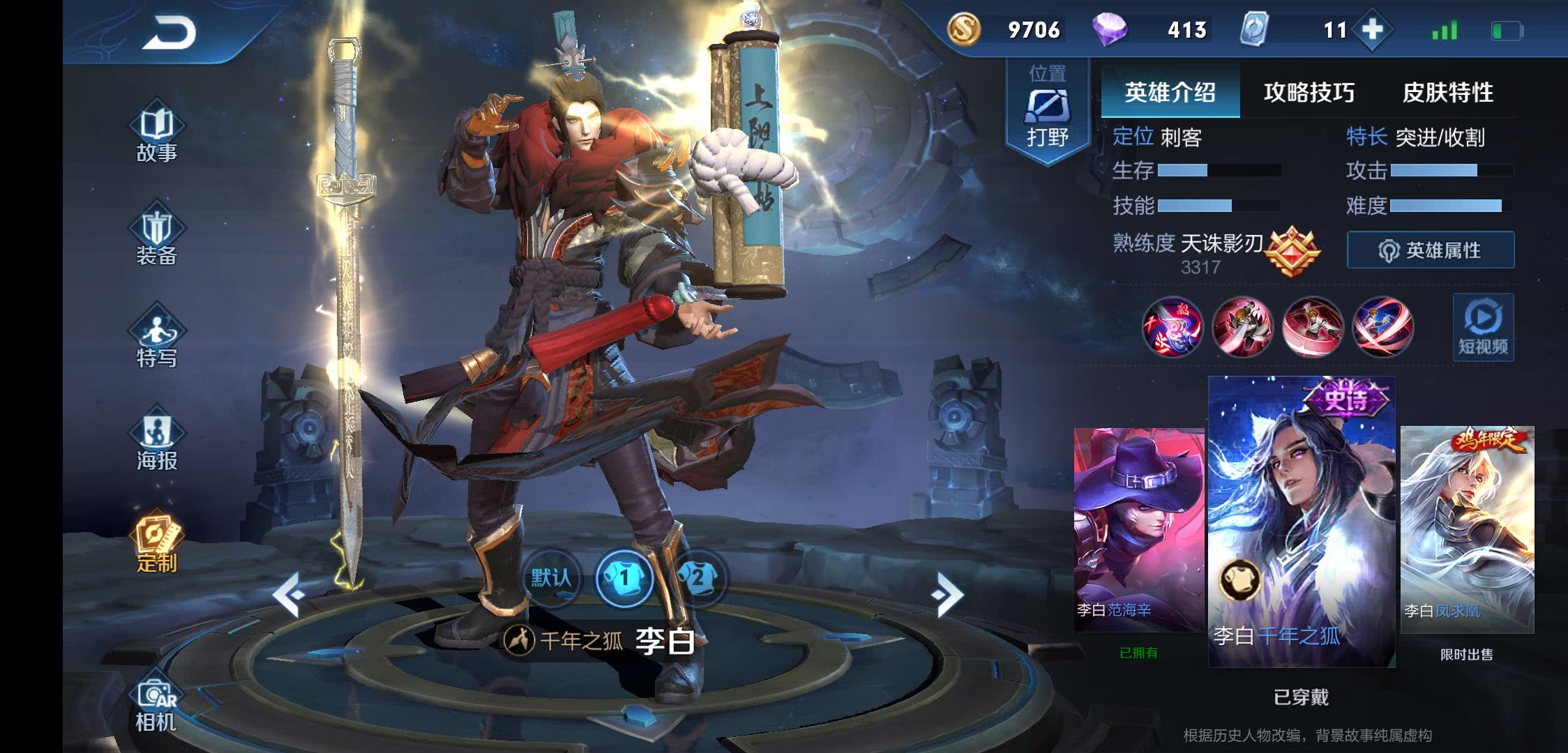
Task: Open the 故事 story page
Action: 157,135
